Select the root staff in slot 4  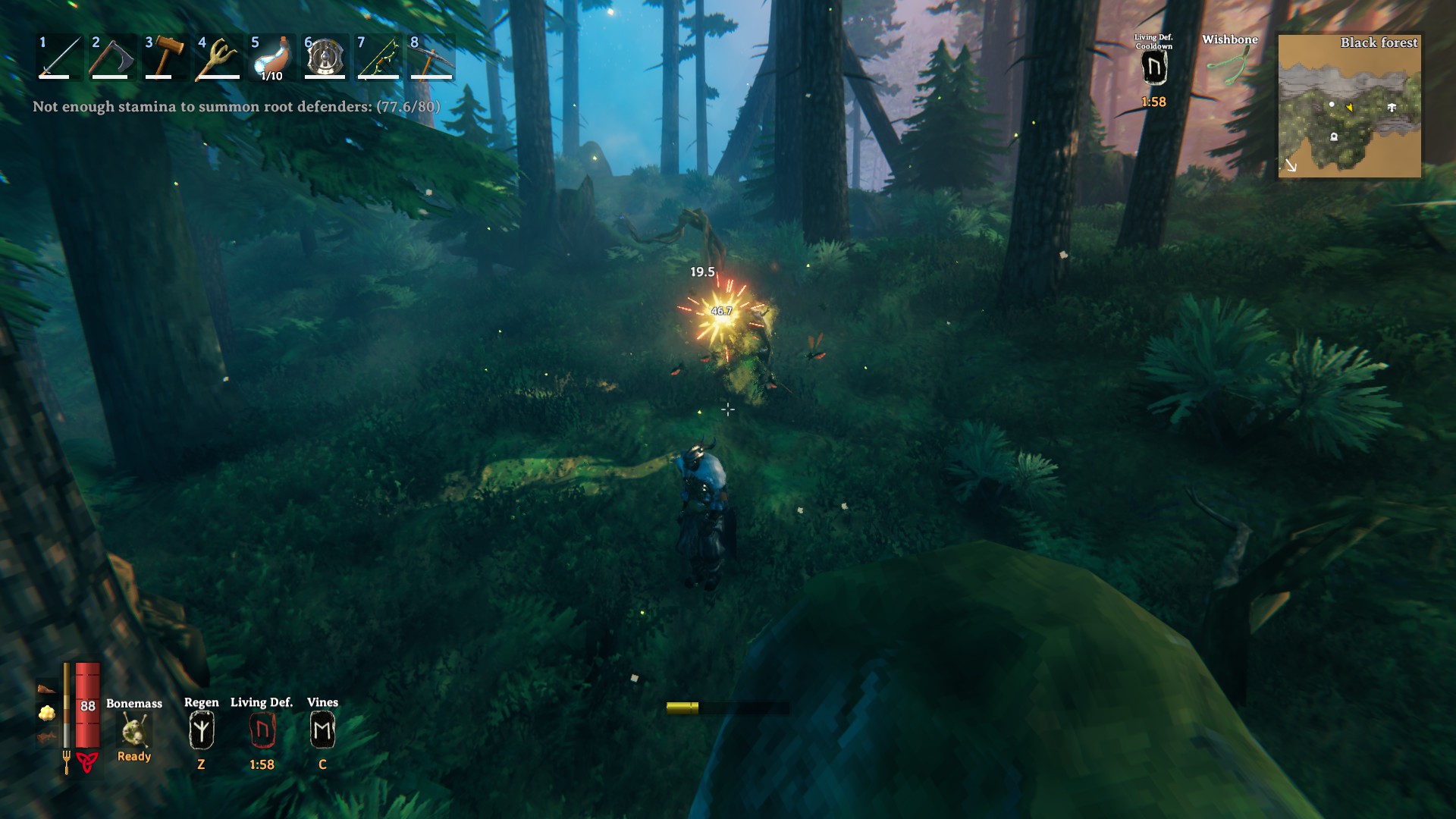[x=218, y=57]
